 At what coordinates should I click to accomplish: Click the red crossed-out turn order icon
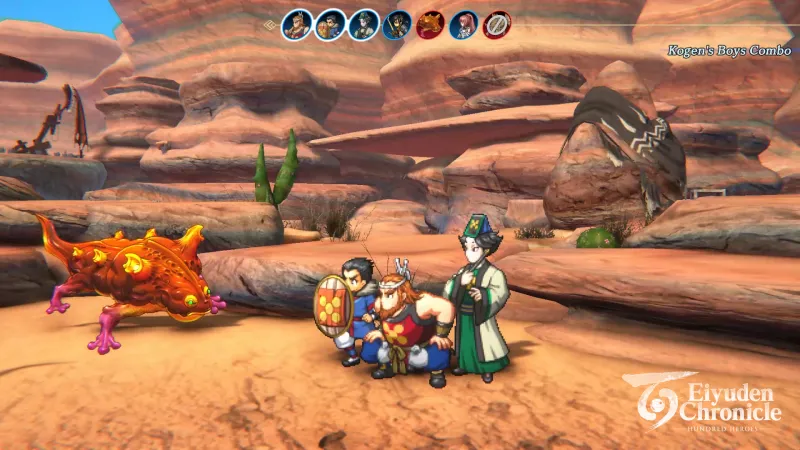(496, 24)
